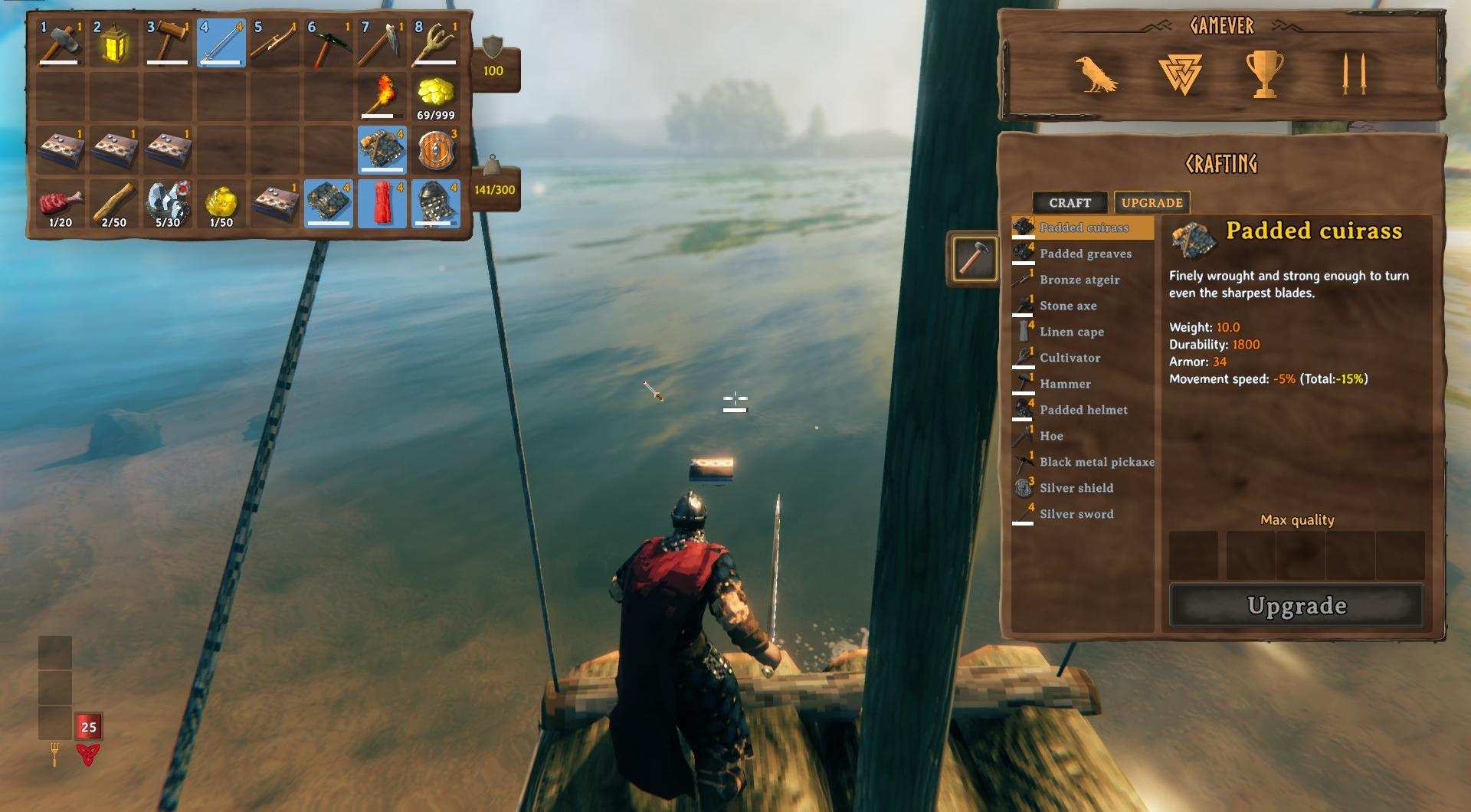
Task: Choose Padded helmet in crafting list
Action: pyautogui.click(x=1083, y=410)
